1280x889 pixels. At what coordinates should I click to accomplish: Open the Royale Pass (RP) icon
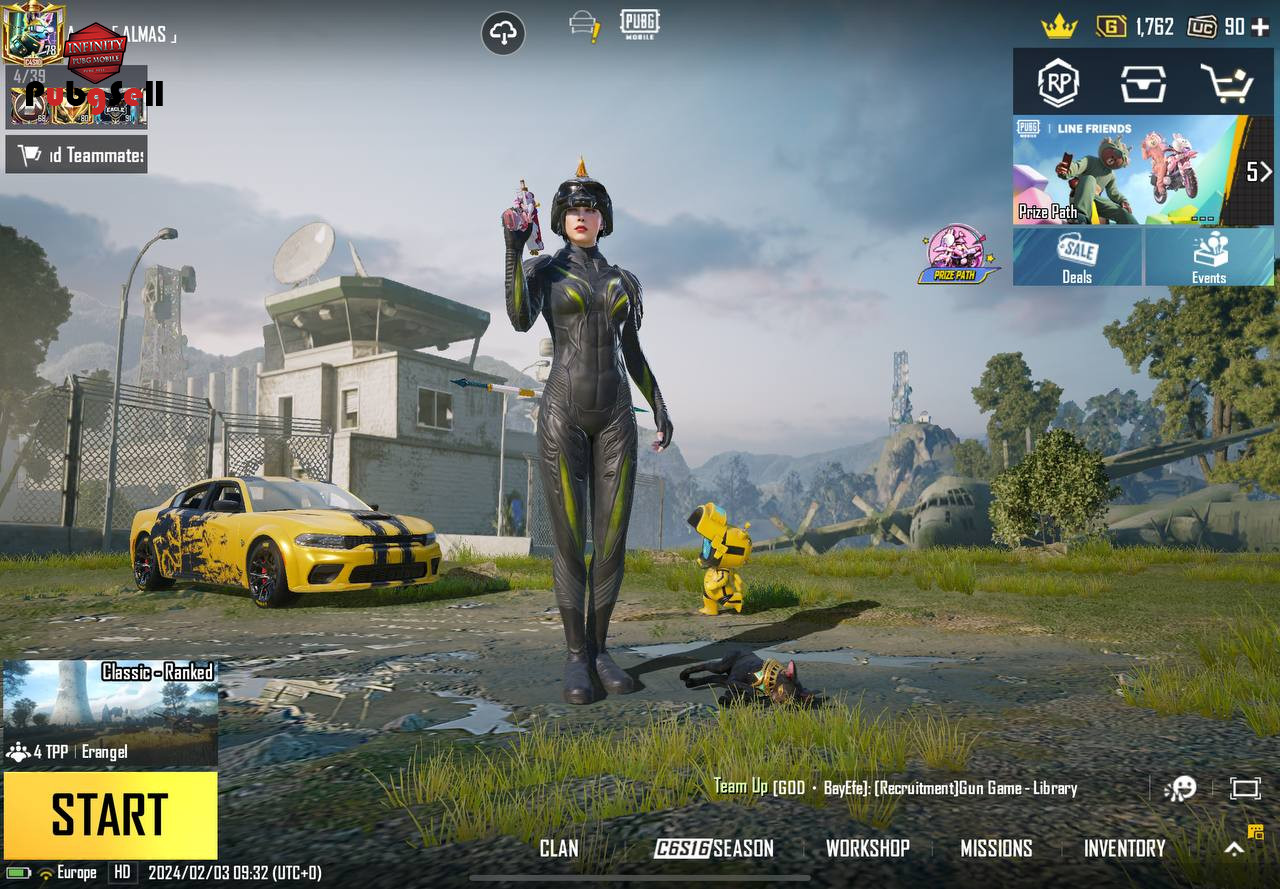tap(1058, 84)
